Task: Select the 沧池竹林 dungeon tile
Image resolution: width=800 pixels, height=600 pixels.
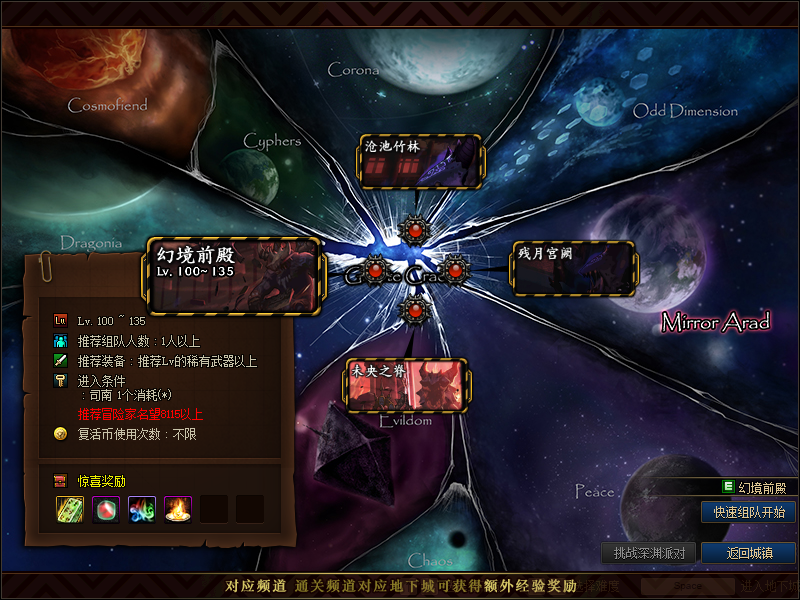Action: [420, 161]
